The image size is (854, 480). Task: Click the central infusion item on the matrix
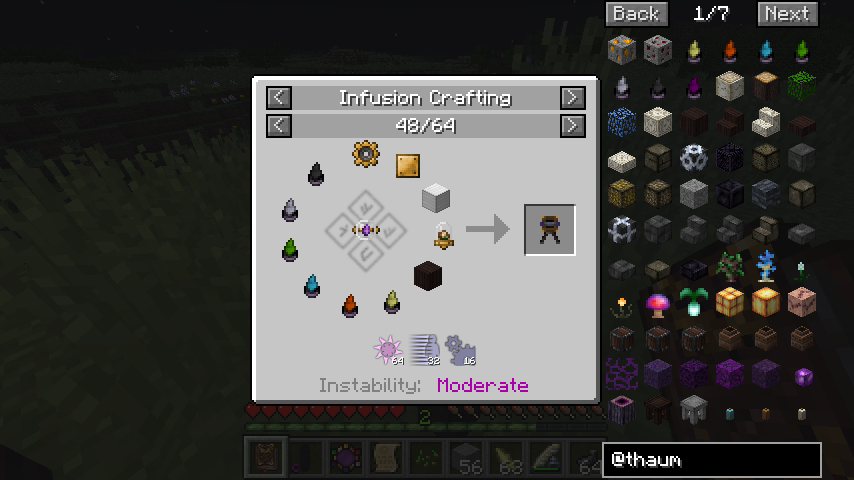365,230
